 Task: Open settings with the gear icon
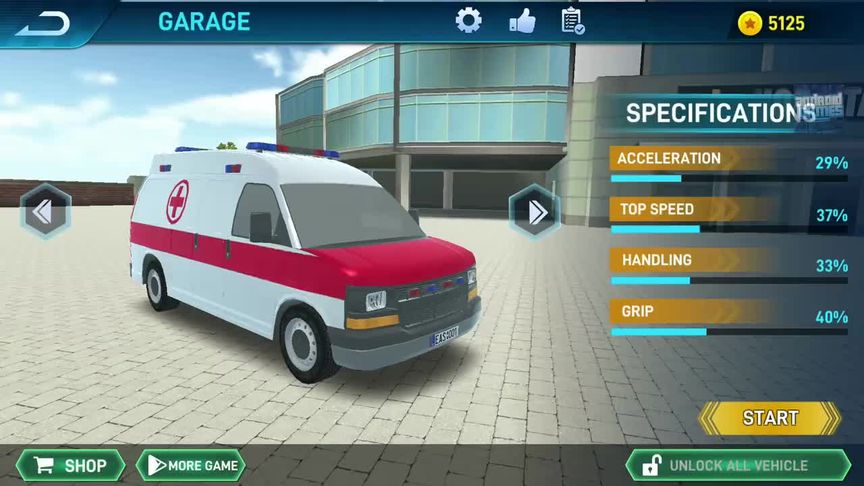tap(468, 21)
